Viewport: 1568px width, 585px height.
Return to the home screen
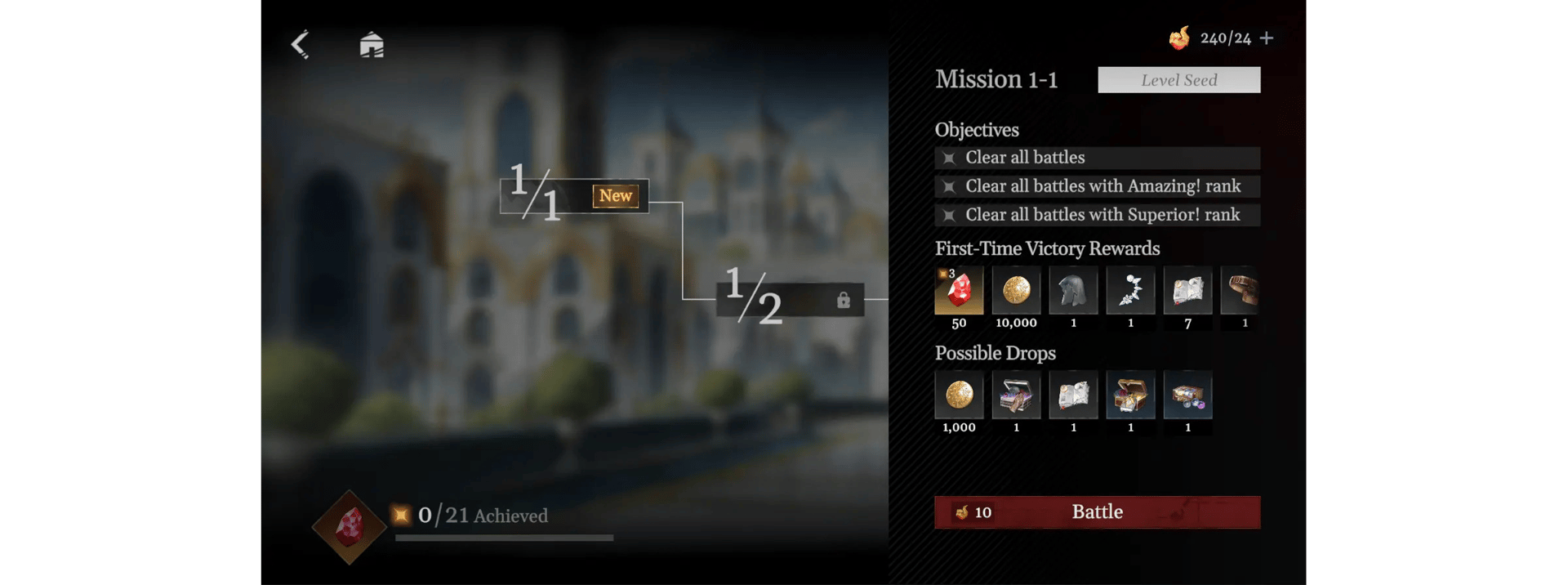coord(372,44)
